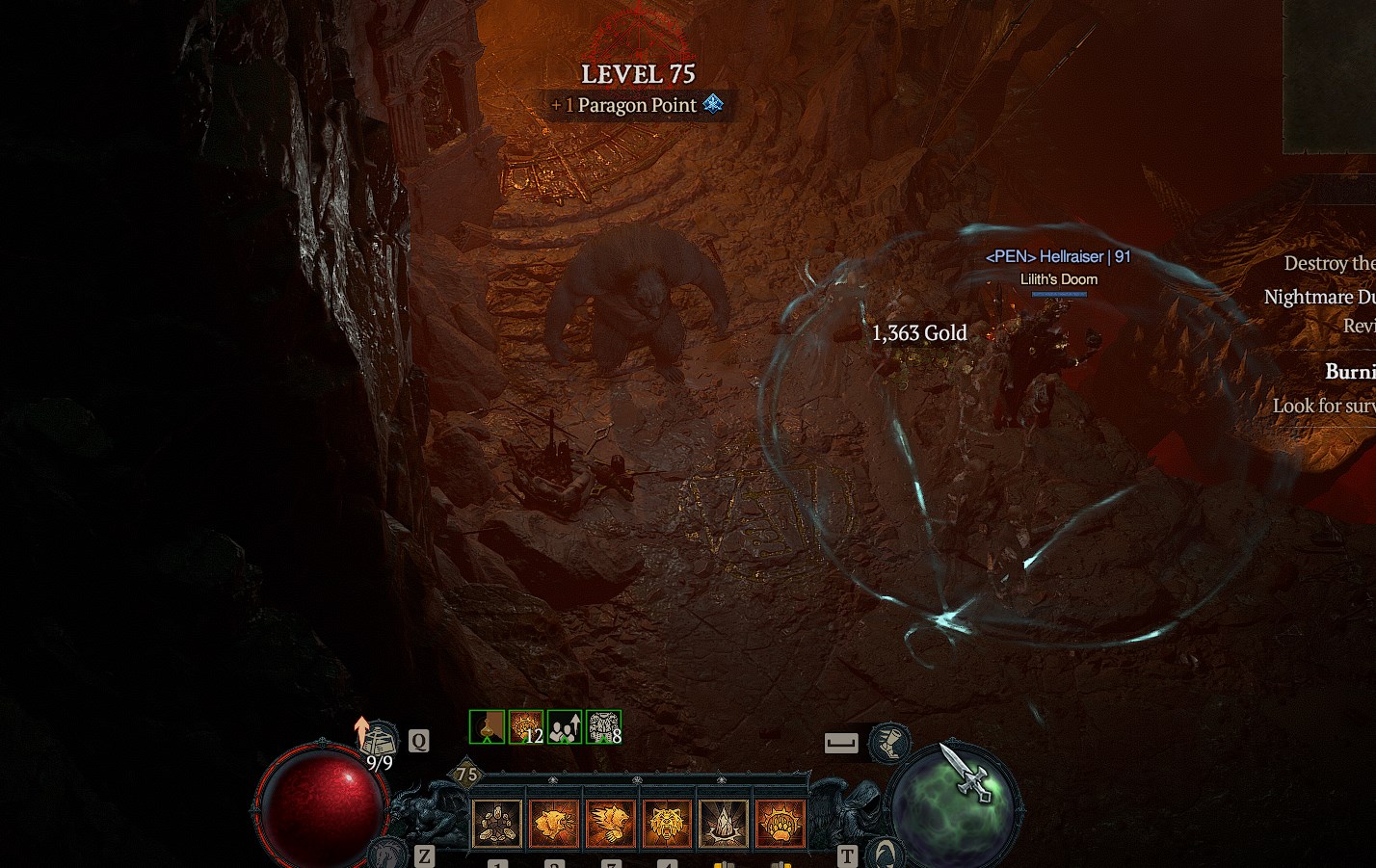Activate the spiked bear paw skill
This screenshot has height=868, width=1376.
[x=781, y=824]
